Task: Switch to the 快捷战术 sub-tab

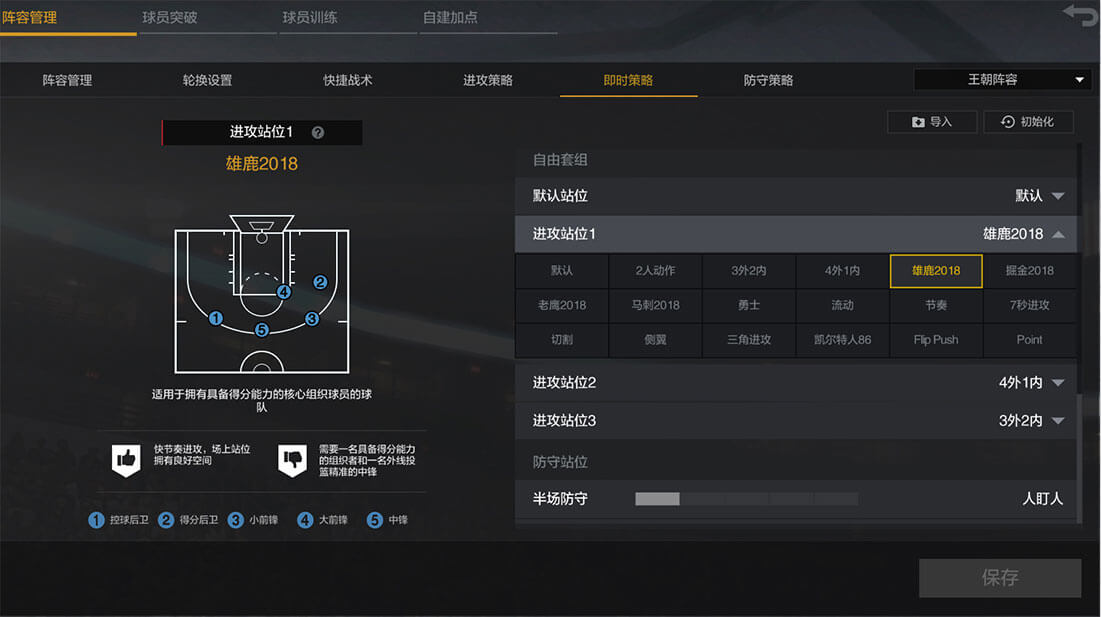Action: [348, 80]
